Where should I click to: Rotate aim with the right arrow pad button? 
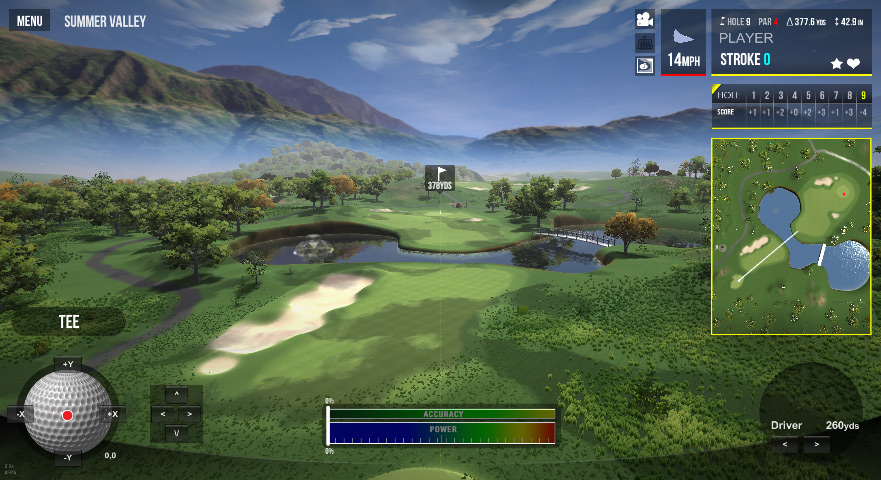[189, 413]
